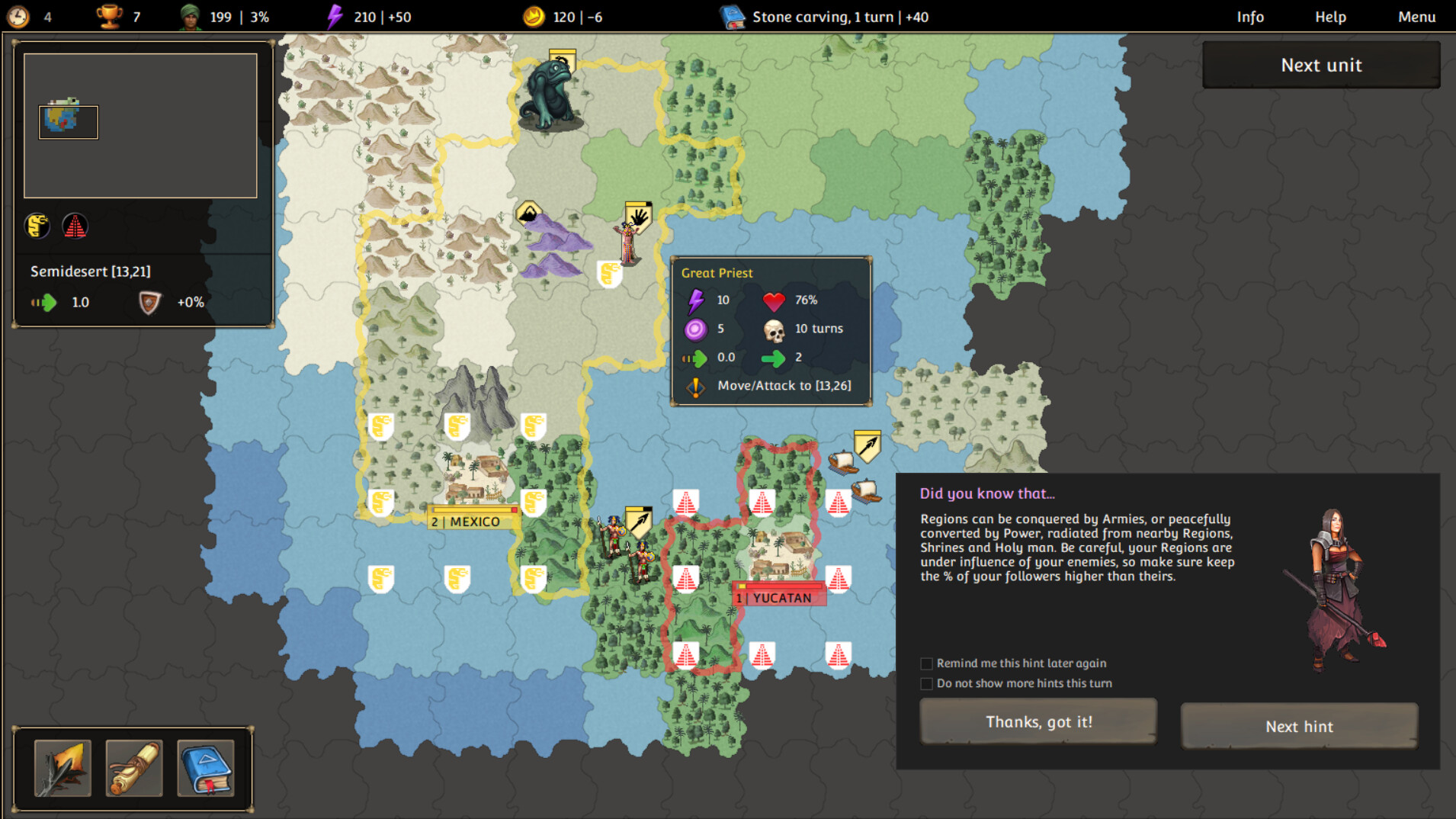Open the blue research book icon

[x=207, y=768]
